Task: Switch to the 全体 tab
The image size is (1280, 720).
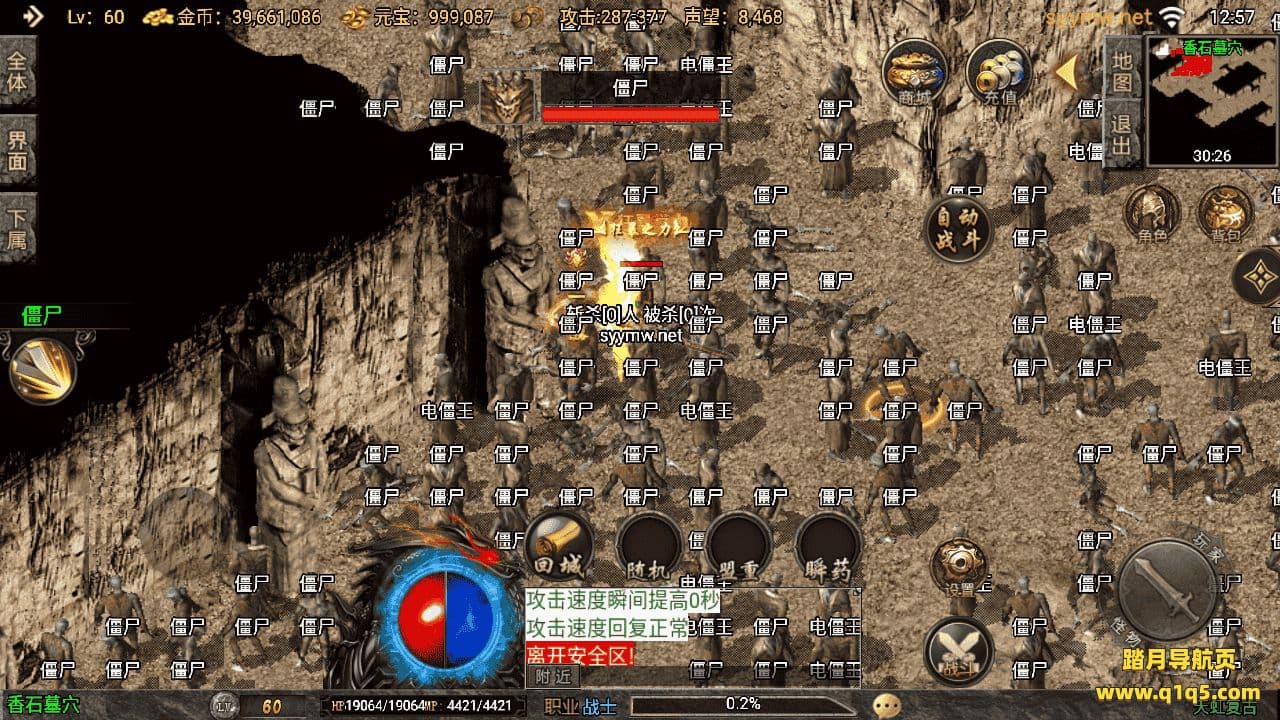Action: click(x=17, y=71)
